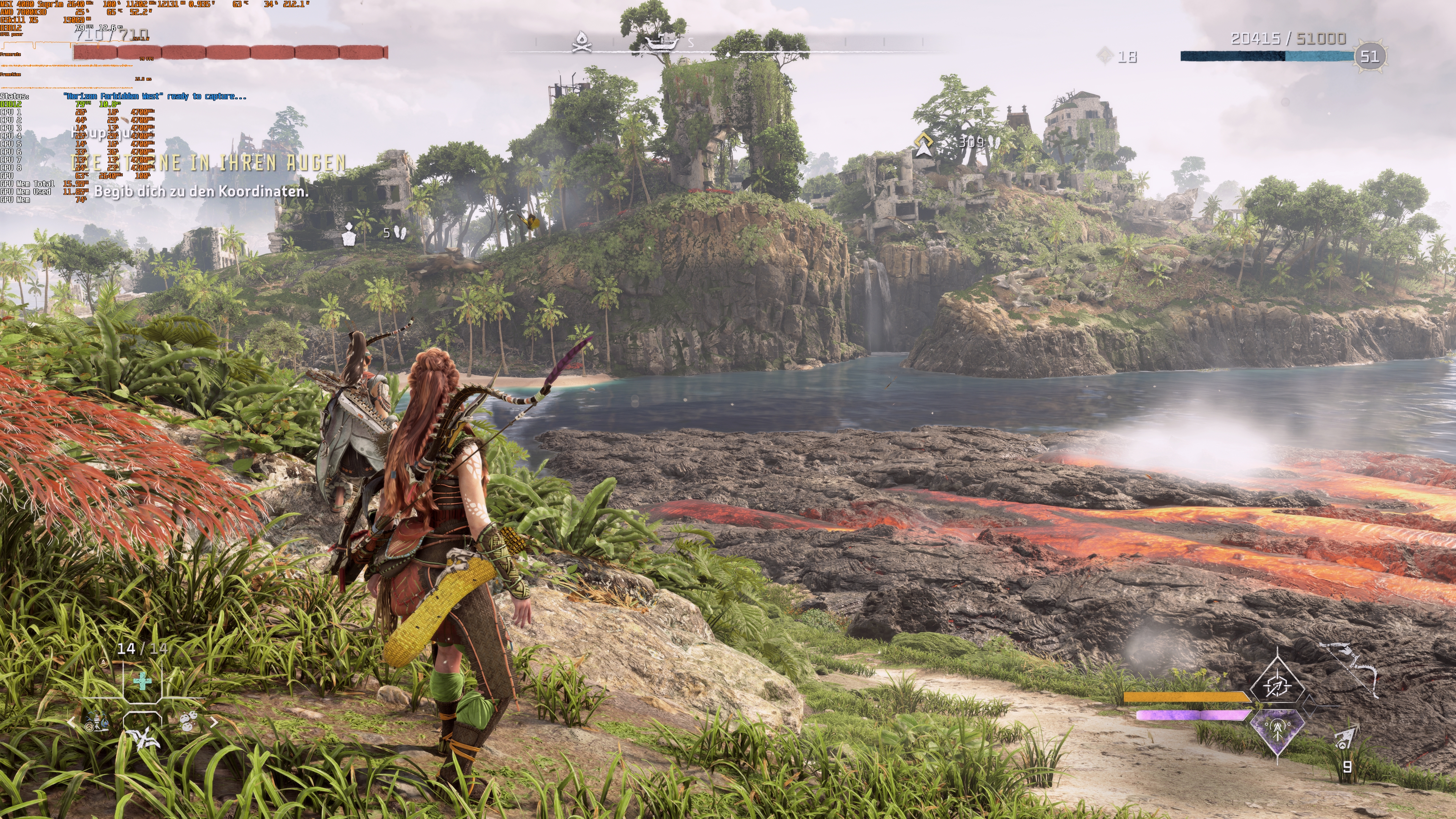Select the teal healing cross slot
This screenshot has height=819, width=1456.
coord(143,681)
